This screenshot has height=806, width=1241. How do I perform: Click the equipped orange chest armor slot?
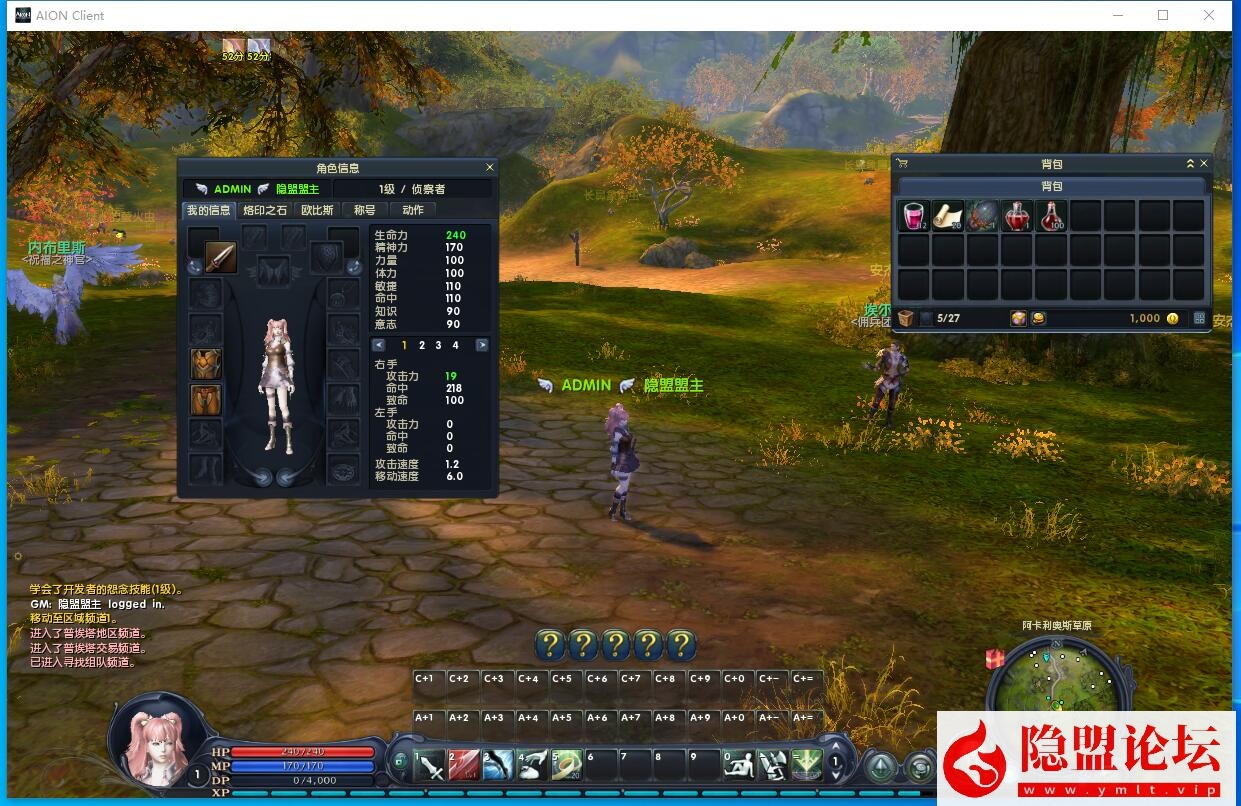coord(206,364)
